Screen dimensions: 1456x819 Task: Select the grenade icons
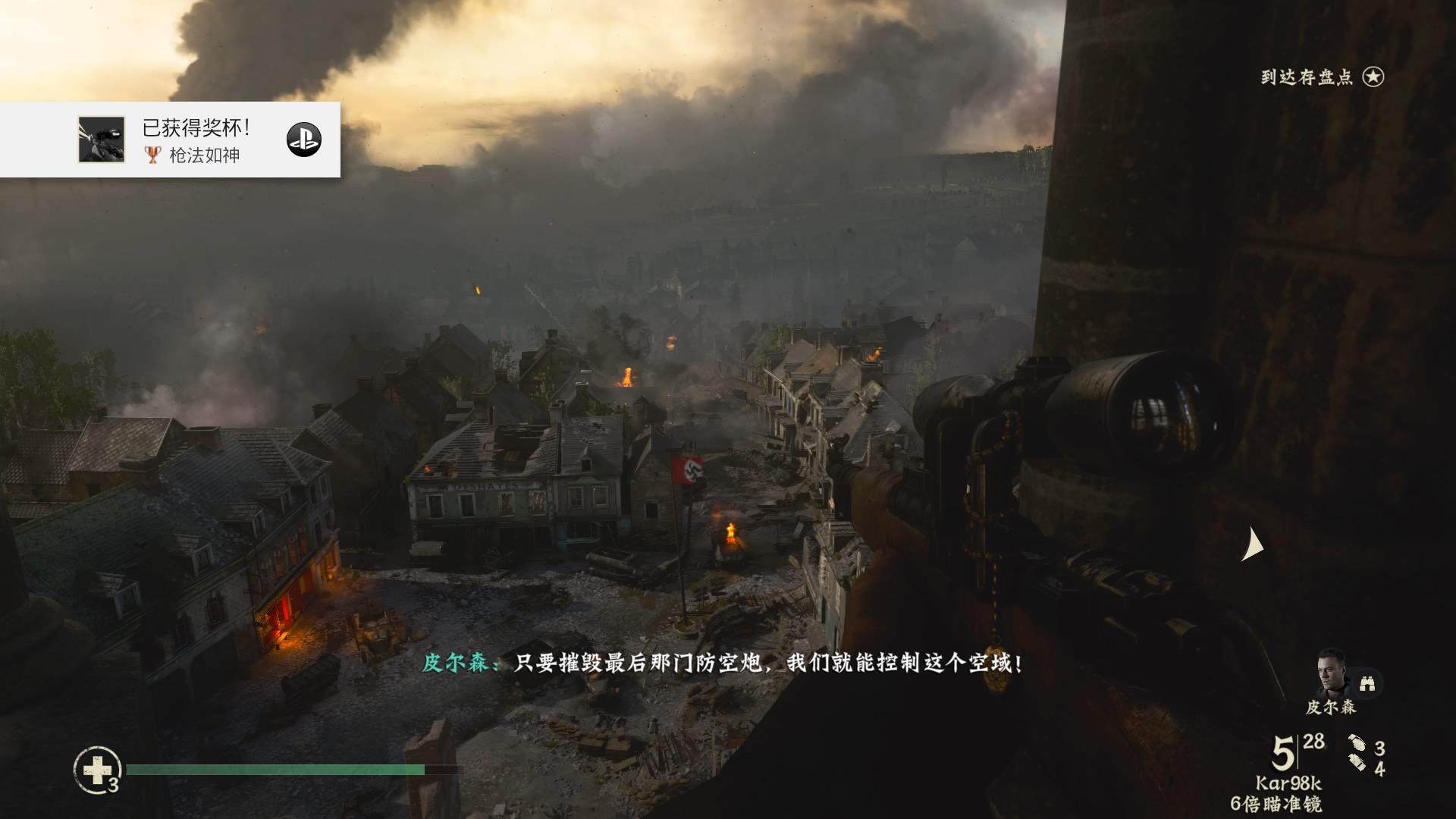1357,753
